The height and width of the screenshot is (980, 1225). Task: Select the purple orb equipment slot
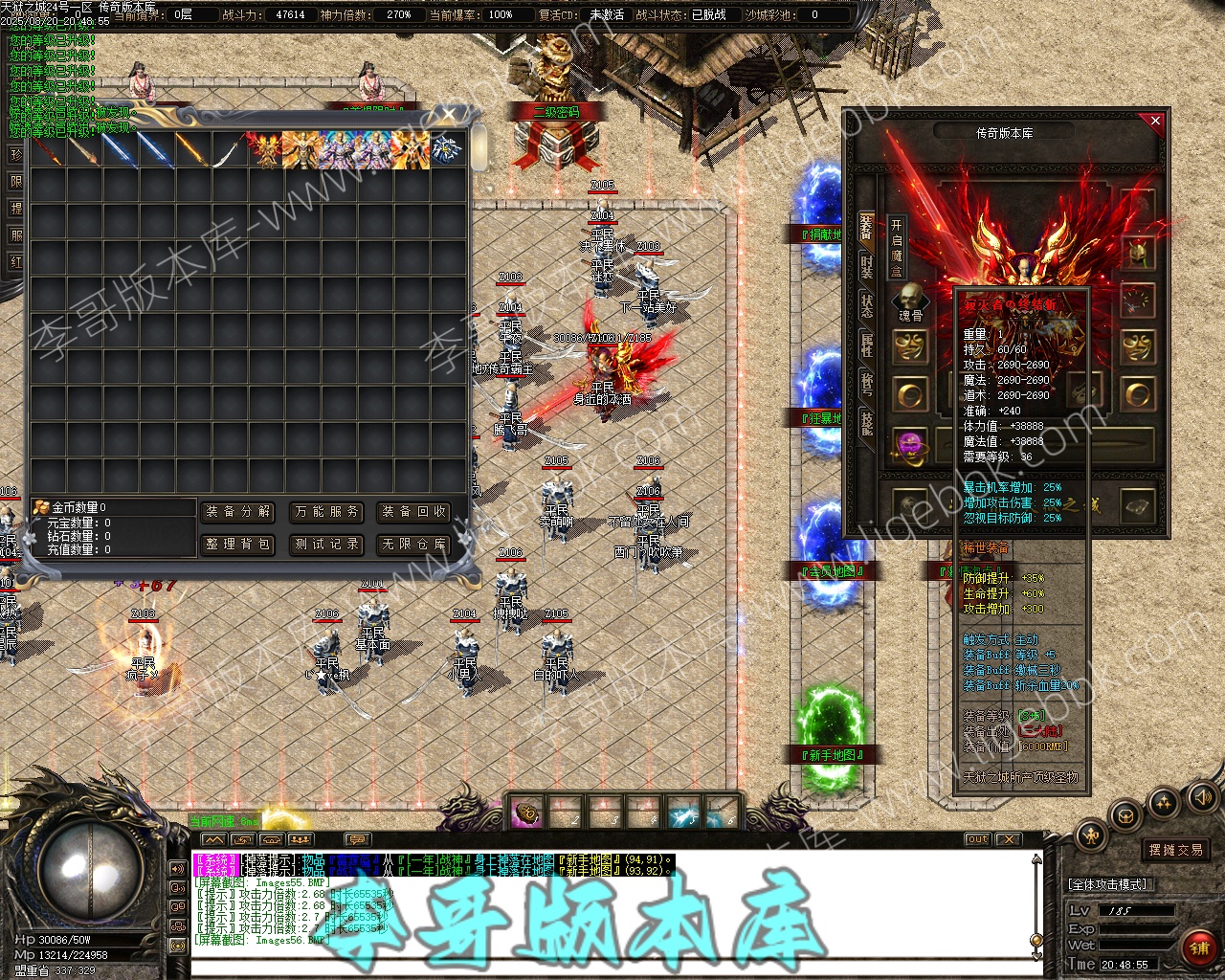coord(910,445)
